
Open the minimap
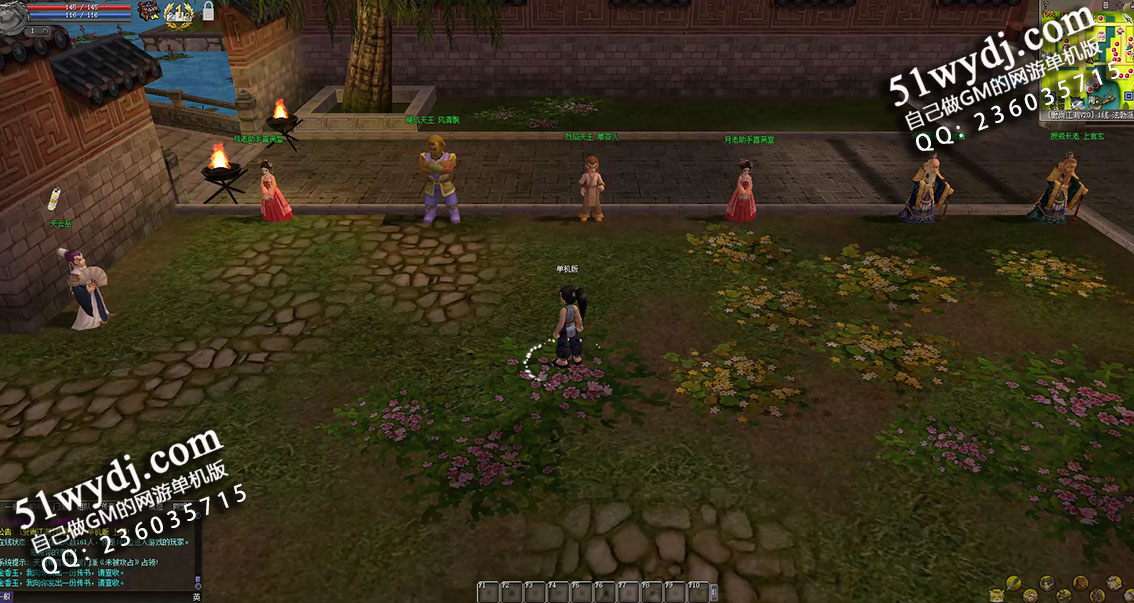click(x=1088, y=60)
